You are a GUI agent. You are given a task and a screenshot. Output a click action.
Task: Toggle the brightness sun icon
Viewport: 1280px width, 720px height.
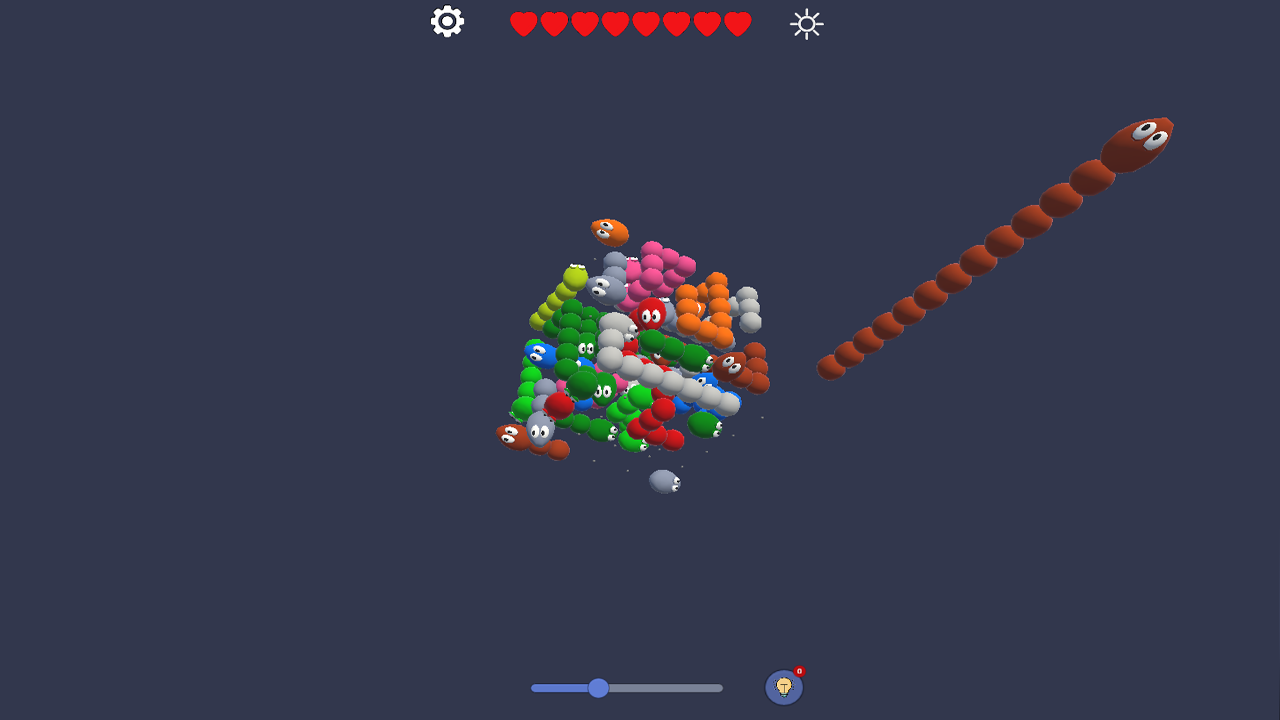(x=806, y=23)
